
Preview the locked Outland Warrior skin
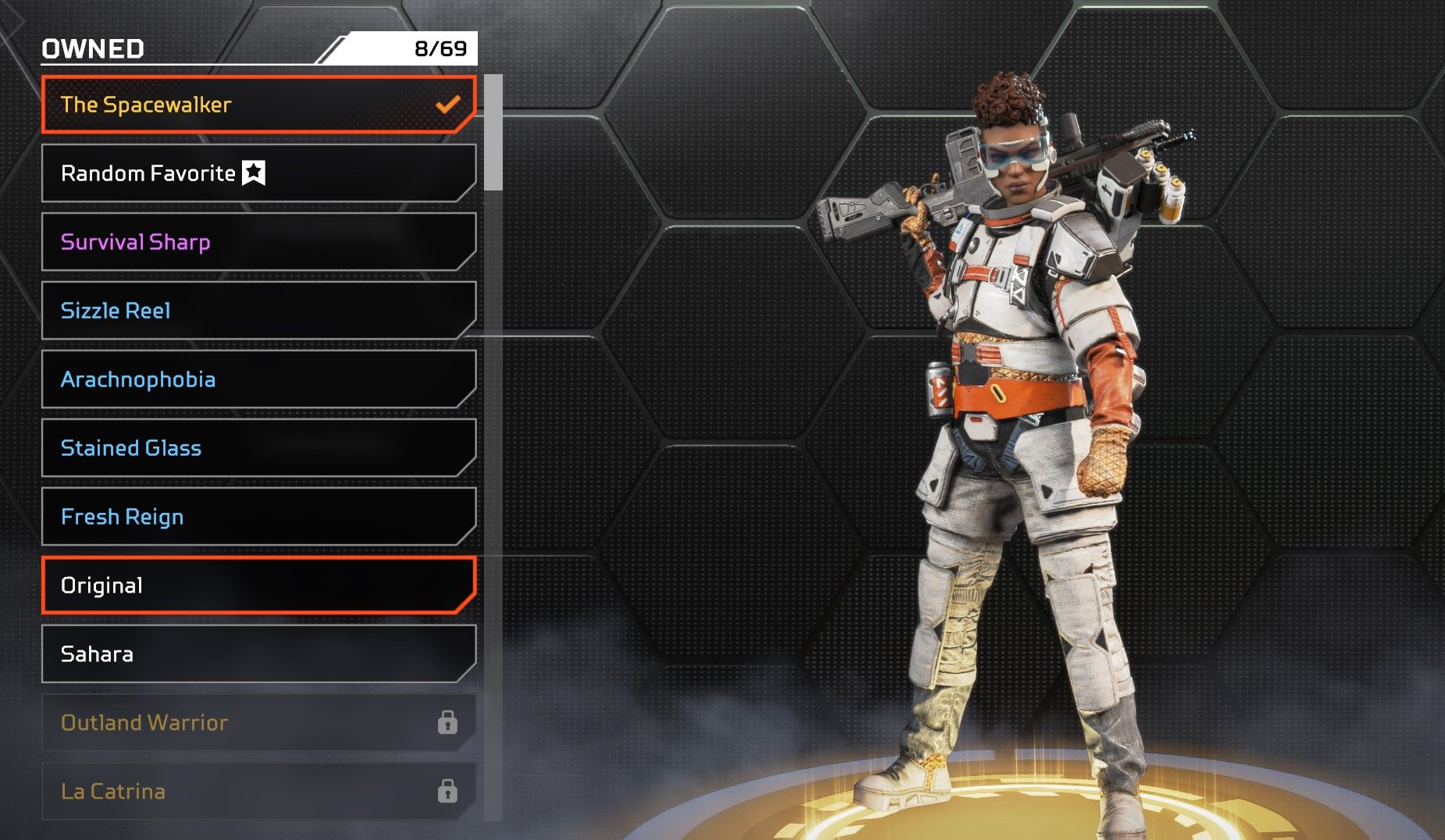coord(258,723)
